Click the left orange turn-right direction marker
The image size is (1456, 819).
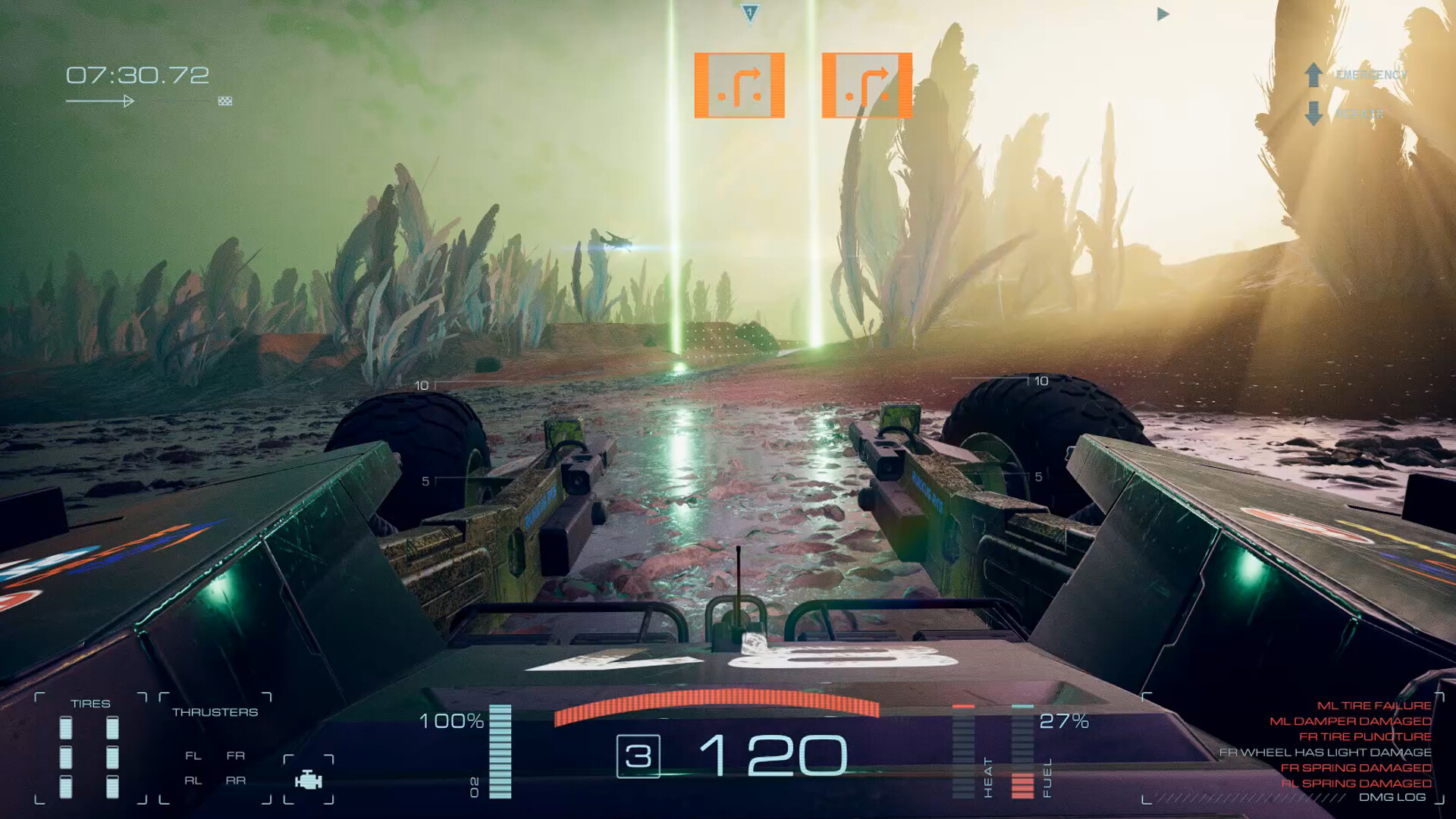pos(739,85)
